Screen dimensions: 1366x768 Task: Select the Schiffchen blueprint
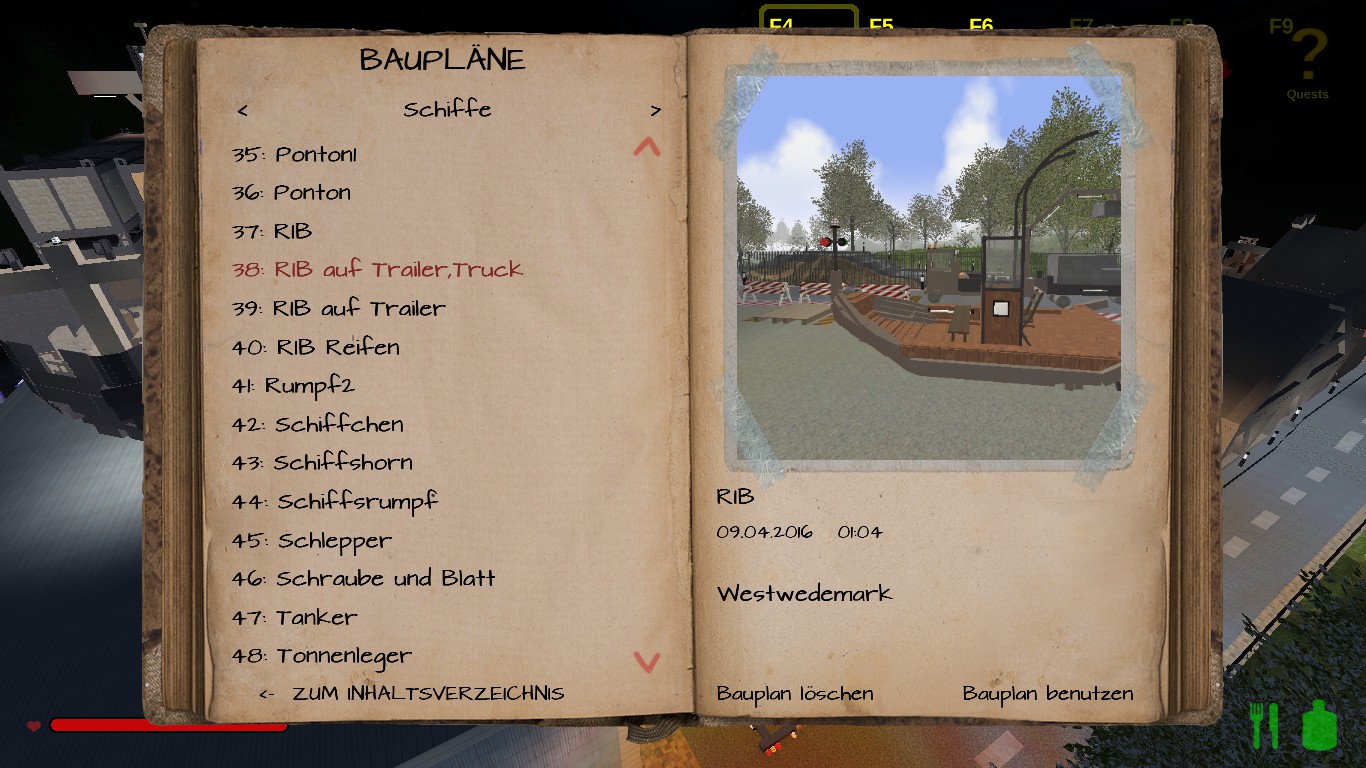pyautogui.click(x=317, y=424)
